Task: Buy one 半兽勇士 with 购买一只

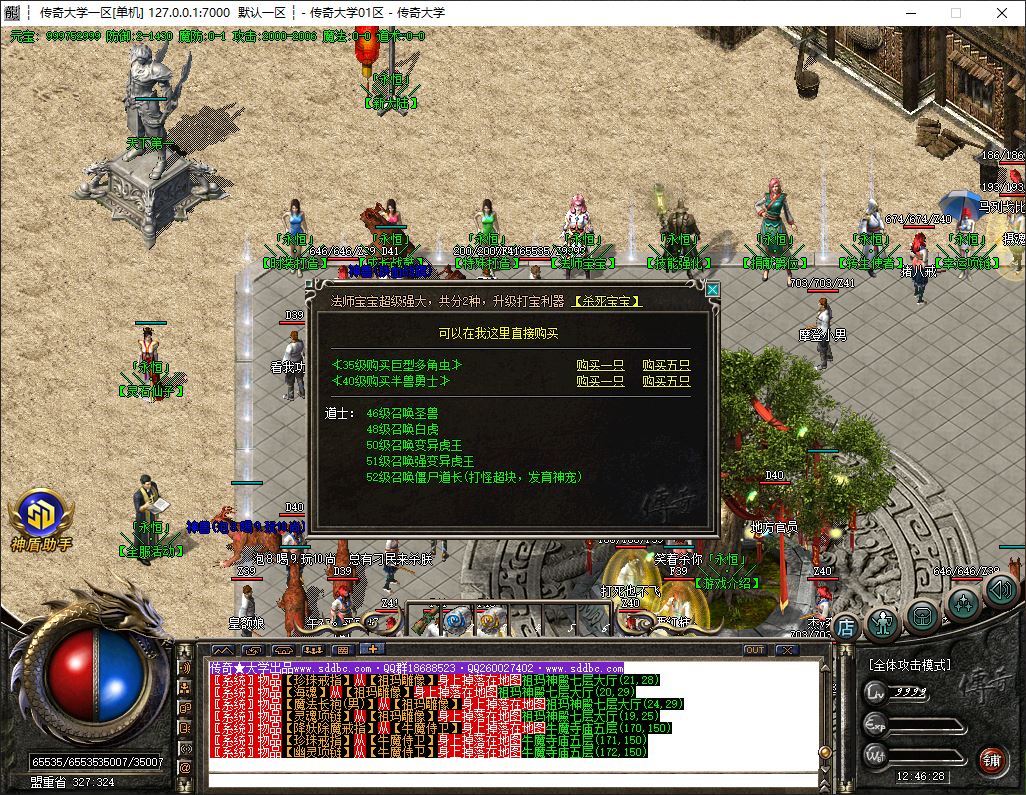Action: (600, 381)
